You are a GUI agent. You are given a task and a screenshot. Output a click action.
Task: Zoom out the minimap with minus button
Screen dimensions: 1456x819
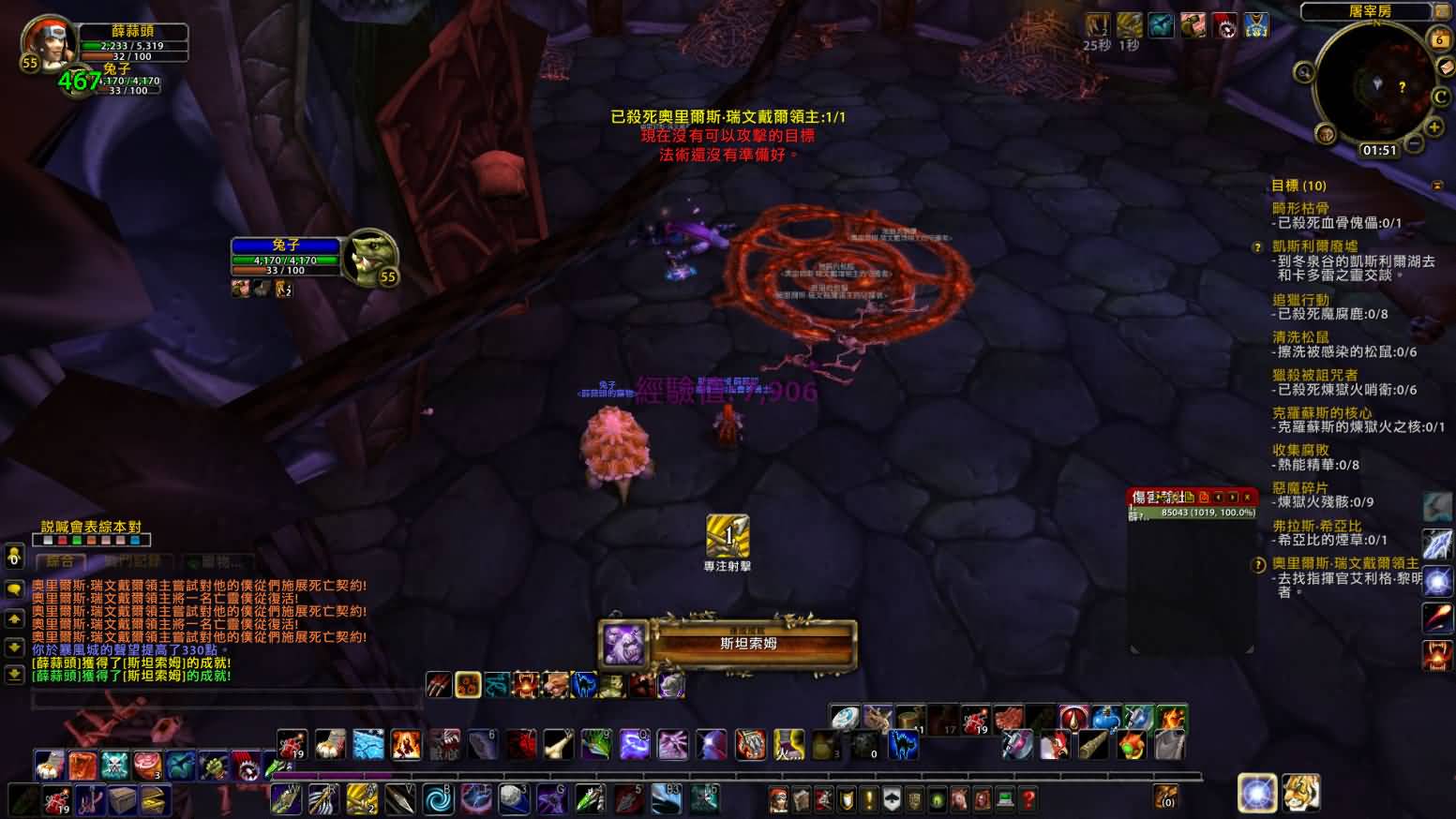(1414, 144)
